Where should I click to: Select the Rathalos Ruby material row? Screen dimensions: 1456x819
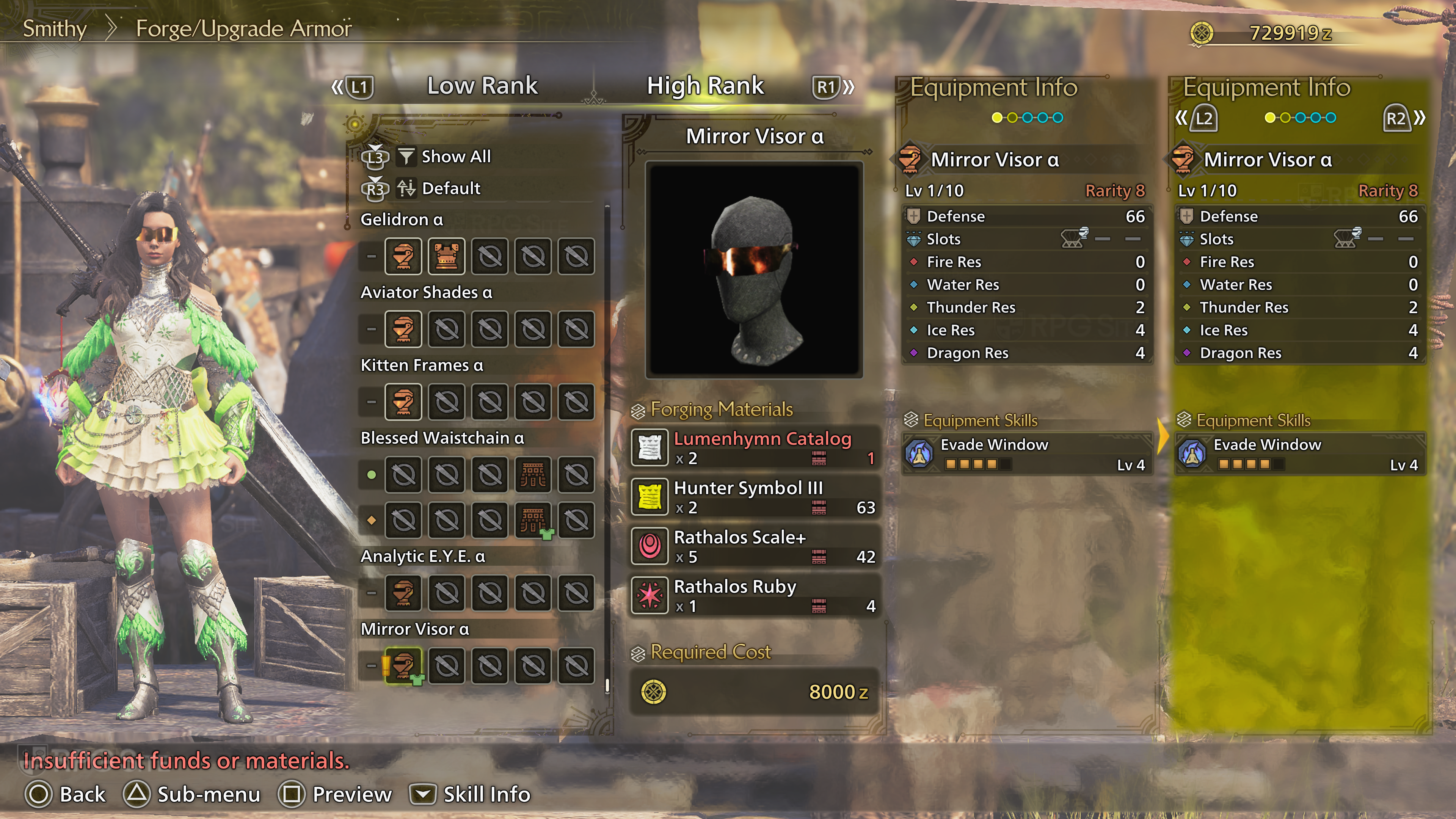pos(755,595)
